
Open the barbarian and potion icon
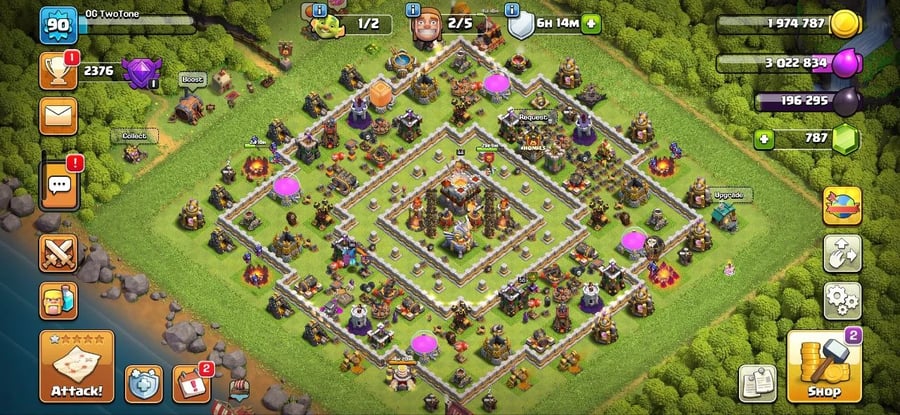[58, 300]
